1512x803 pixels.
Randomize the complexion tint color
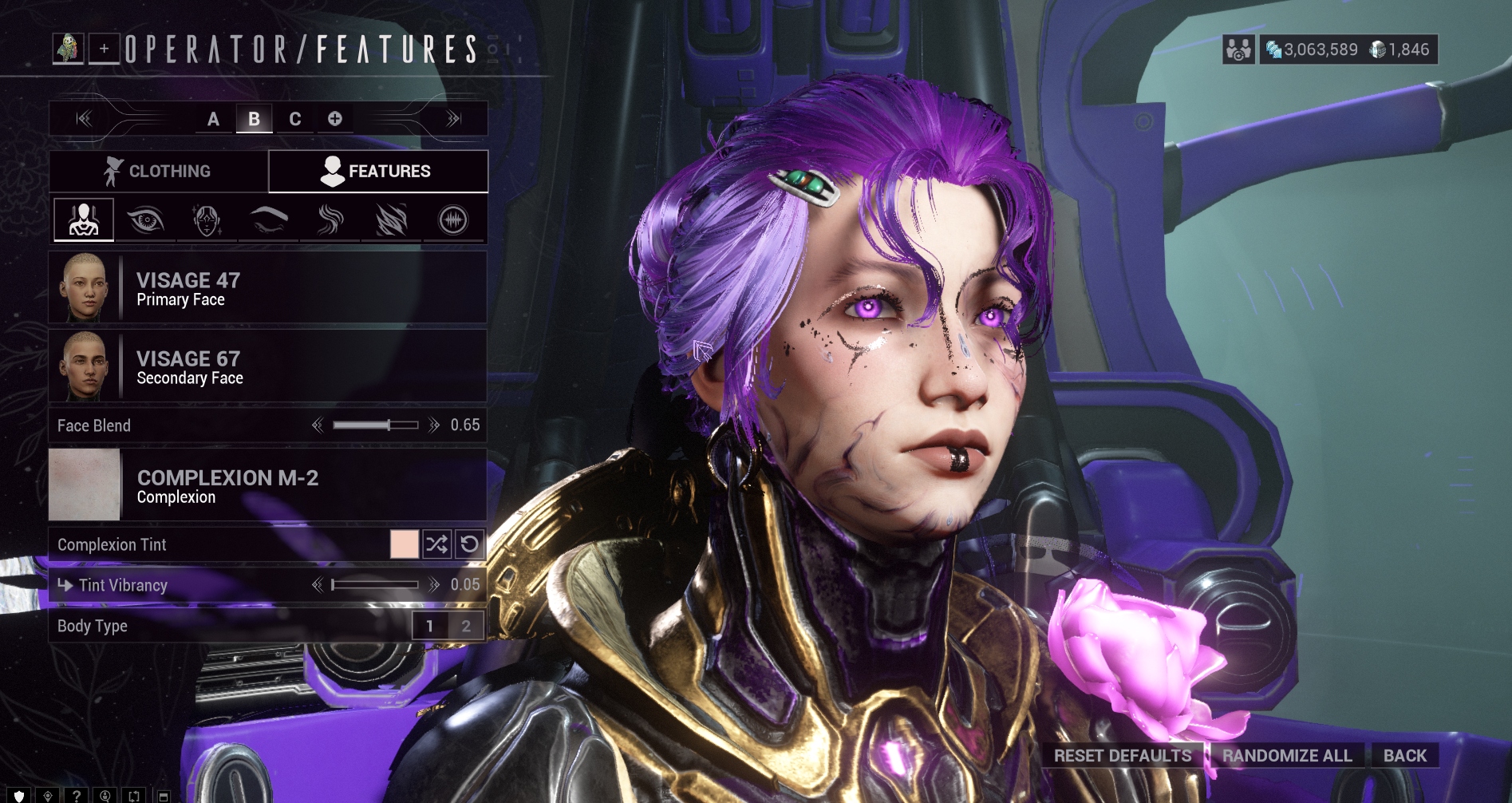point(437,544)
